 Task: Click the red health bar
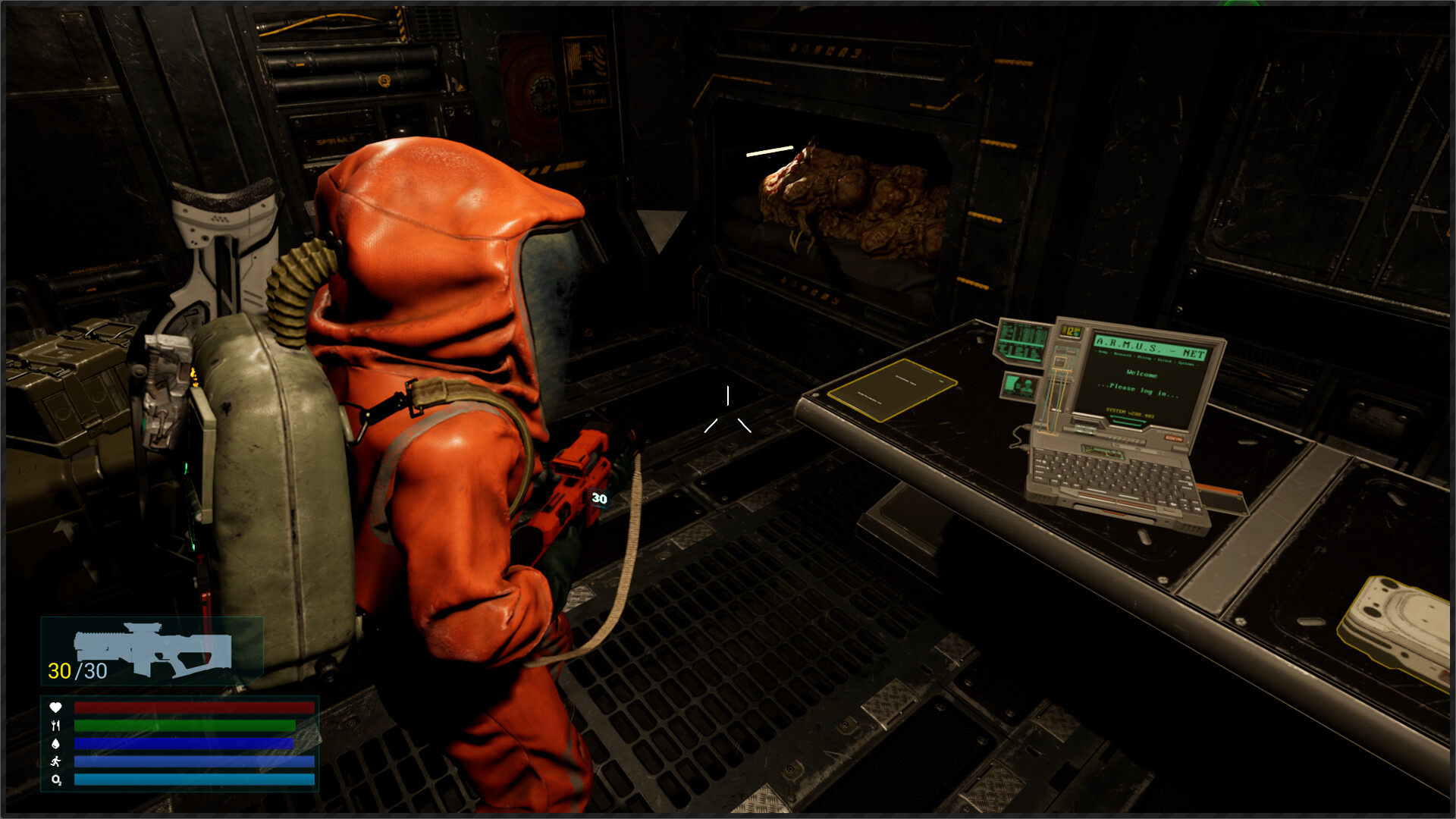pyautogui.click(x=193, y=708)
